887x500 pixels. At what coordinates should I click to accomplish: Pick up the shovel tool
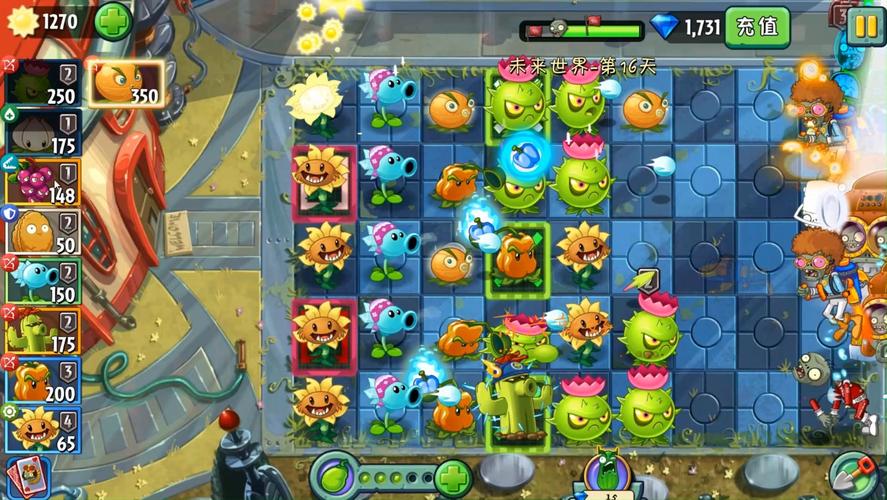click(x=850, y=475)
